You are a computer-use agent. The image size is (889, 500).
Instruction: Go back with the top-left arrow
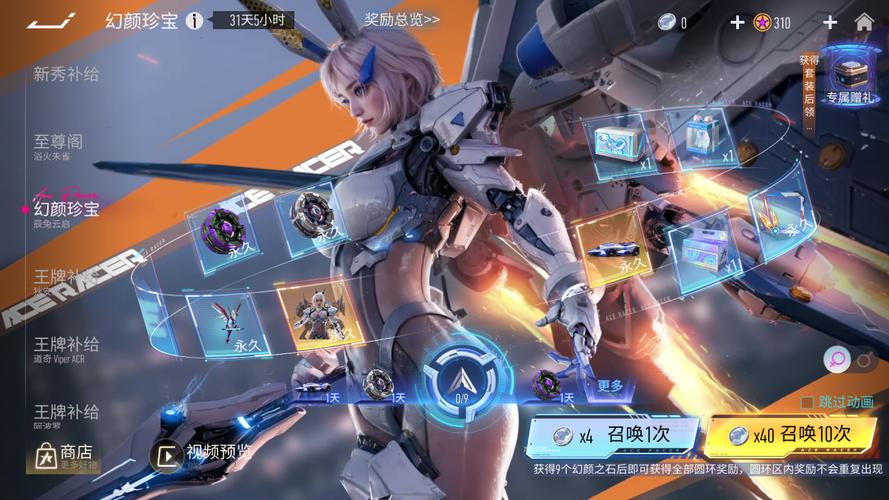coord(50,20)
